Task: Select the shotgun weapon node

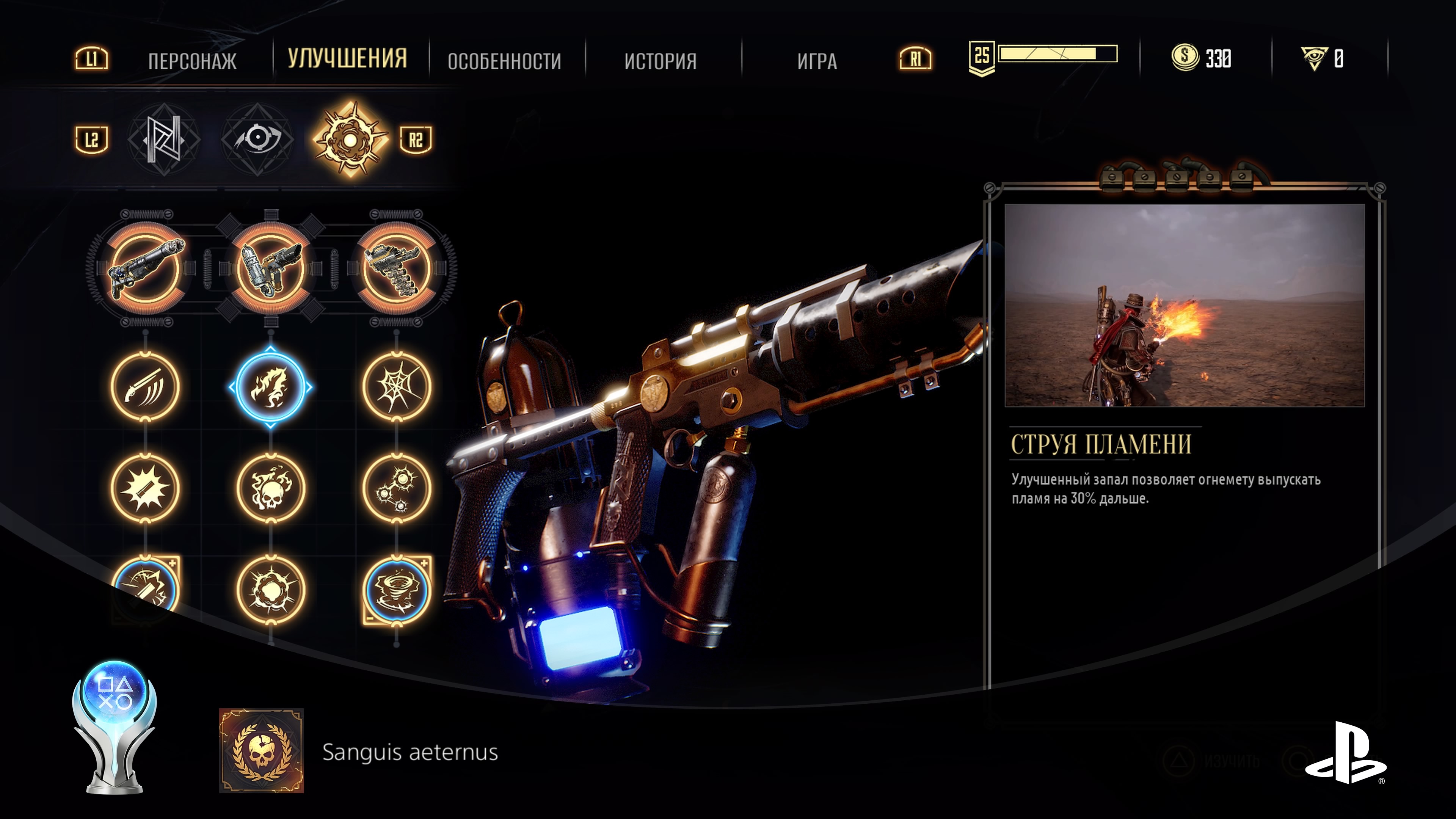Action: click(x=145, y=268)
